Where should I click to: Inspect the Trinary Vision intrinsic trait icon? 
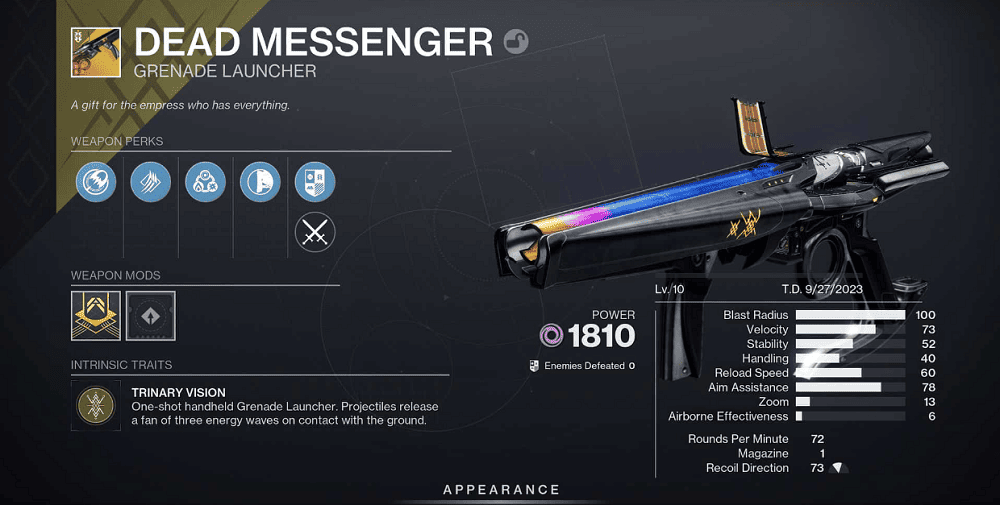tap(96, 403)
